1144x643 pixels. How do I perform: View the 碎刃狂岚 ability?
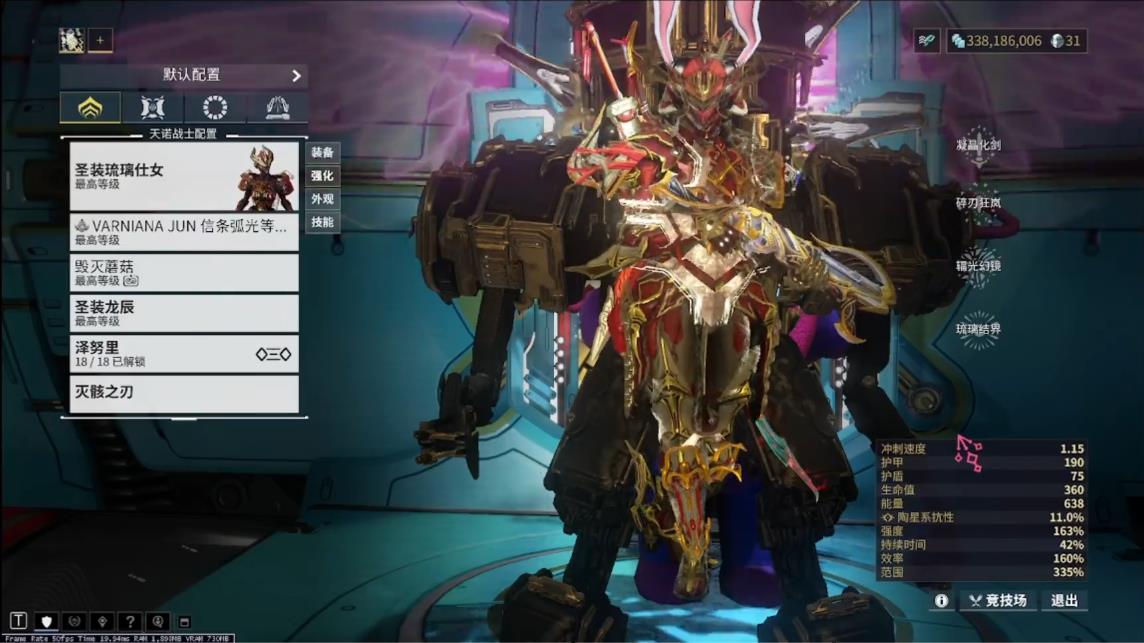(978, 203)
